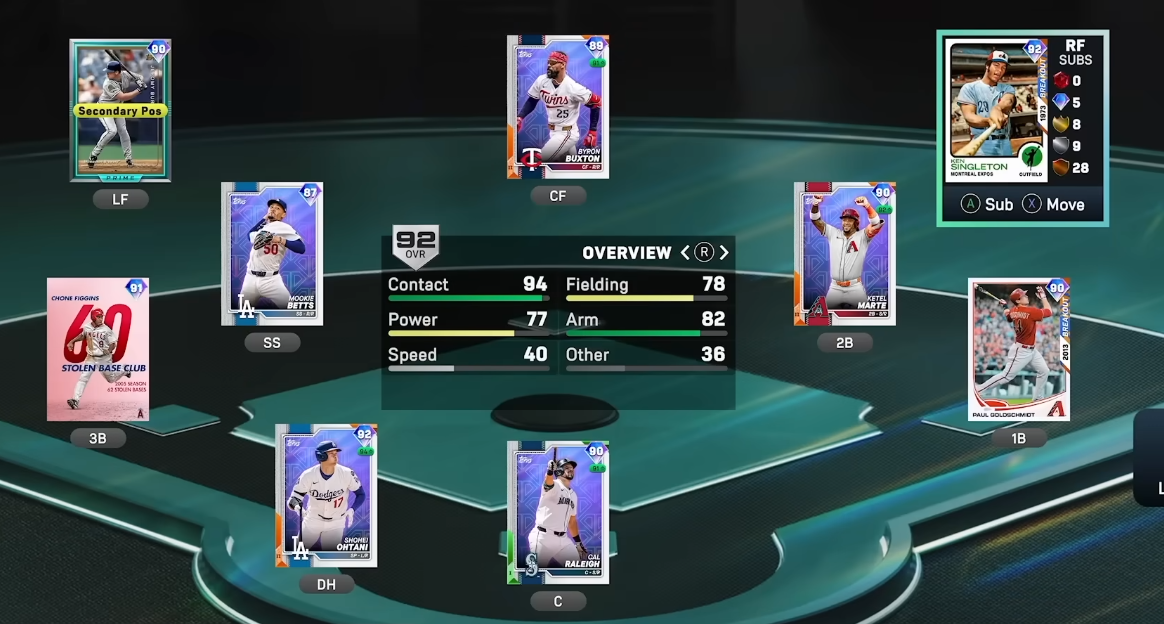The width and height of the screenshot is (1164, 624).
Task: Select the left field Secondary Pos card
Action: (120, 110)
